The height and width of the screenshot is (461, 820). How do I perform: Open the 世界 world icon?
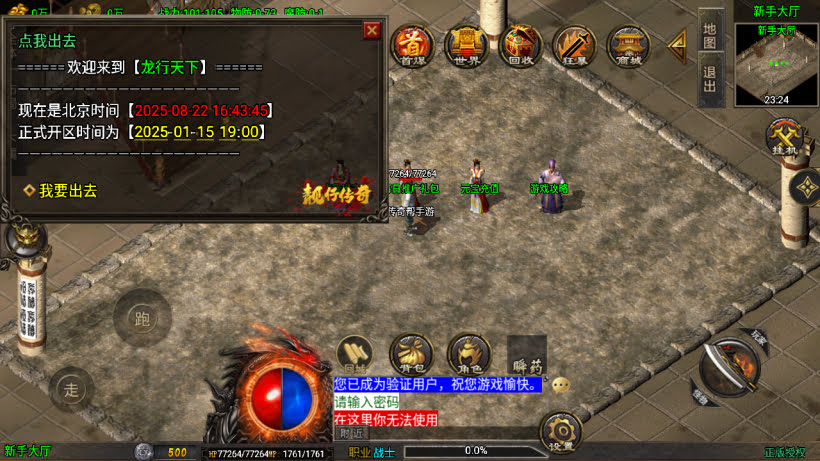[466, 45]
